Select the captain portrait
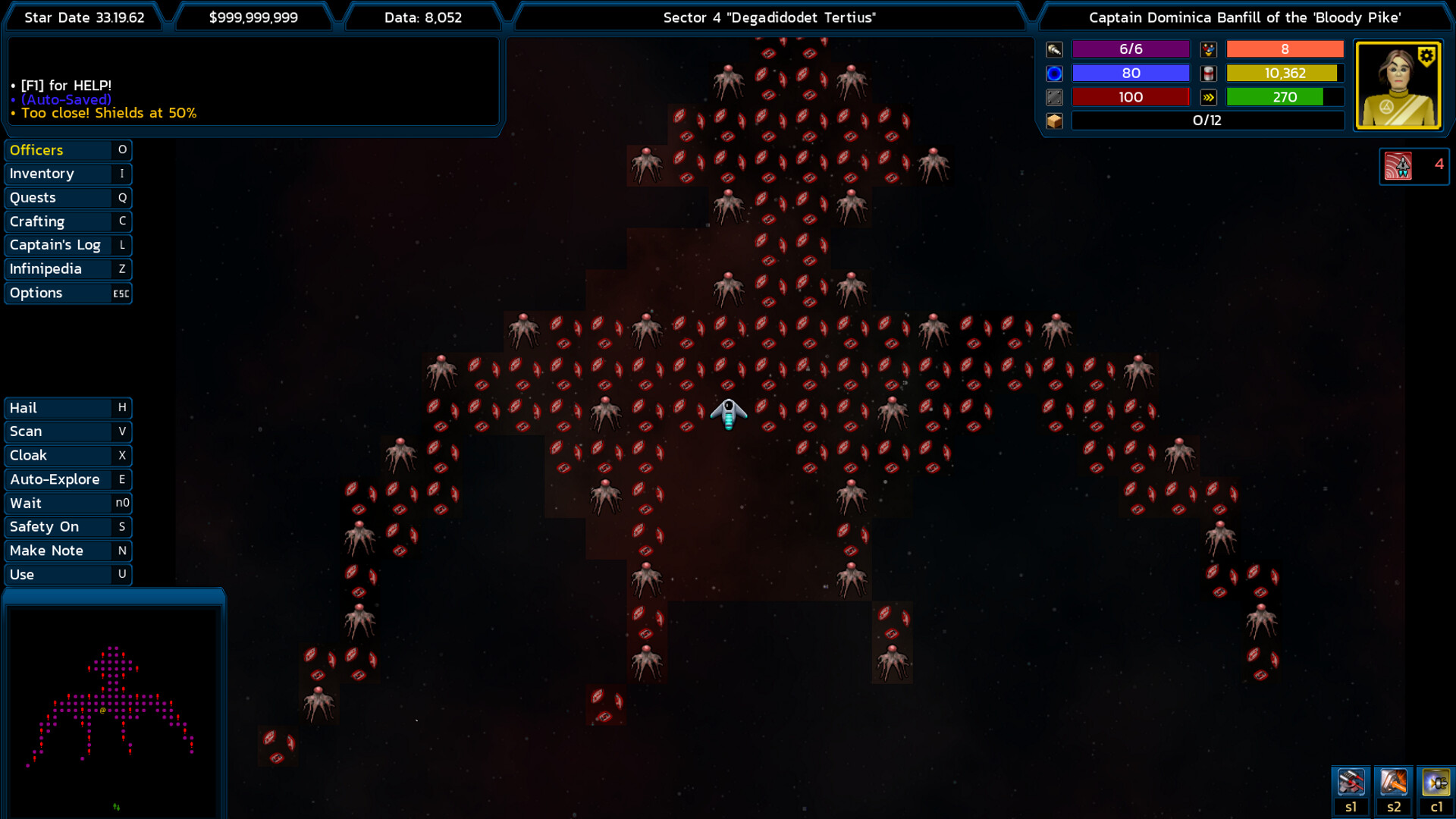 pyautogui.click(x=1398, y=86)
